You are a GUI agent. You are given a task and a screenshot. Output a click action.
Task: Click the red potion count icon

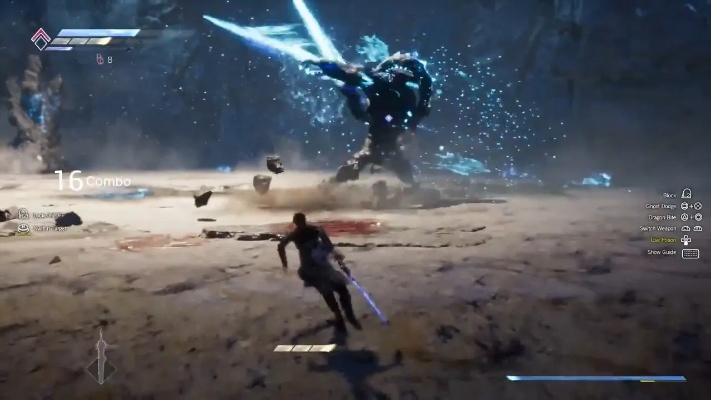click(x=99, y=59)
